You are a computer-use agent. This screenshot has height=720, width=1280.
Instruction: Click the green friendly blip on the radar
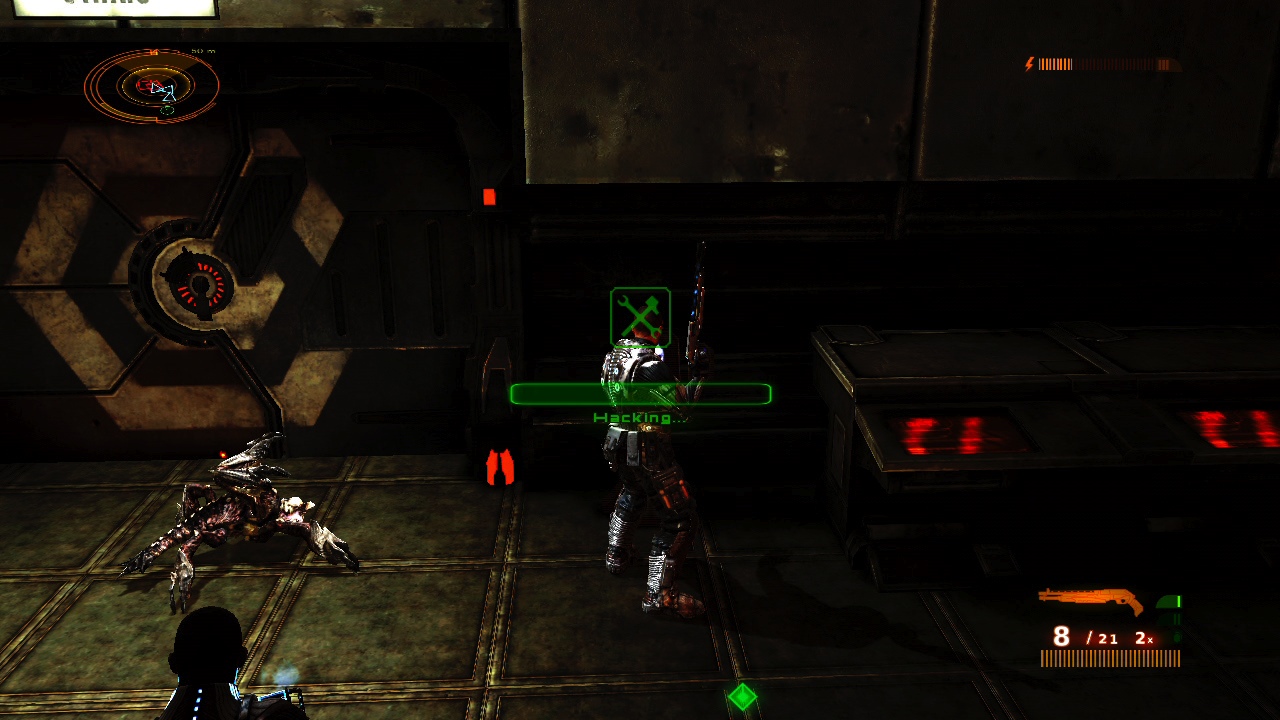coord(167,109)
